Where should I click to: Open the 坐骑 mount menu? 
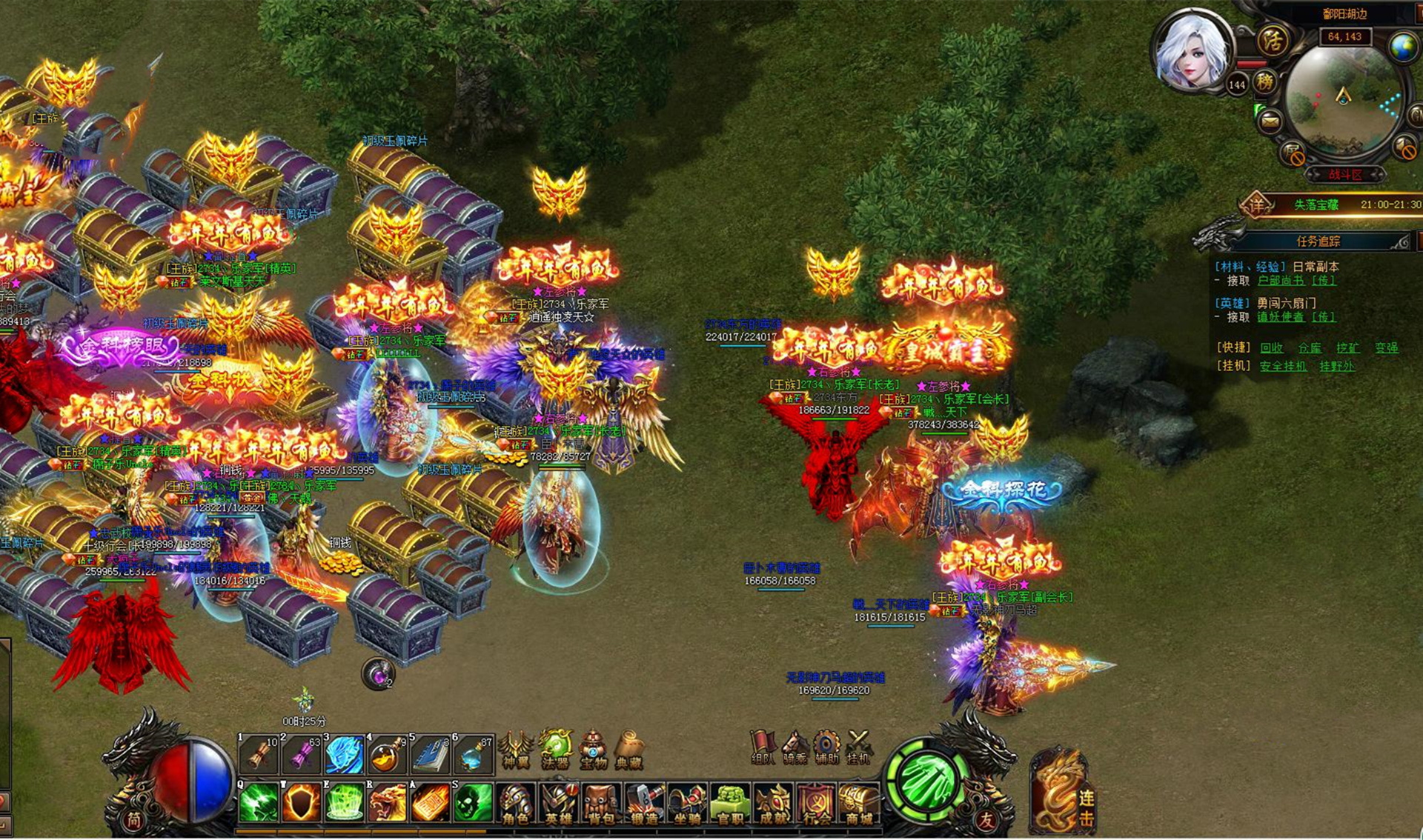(x=688, y=805)
